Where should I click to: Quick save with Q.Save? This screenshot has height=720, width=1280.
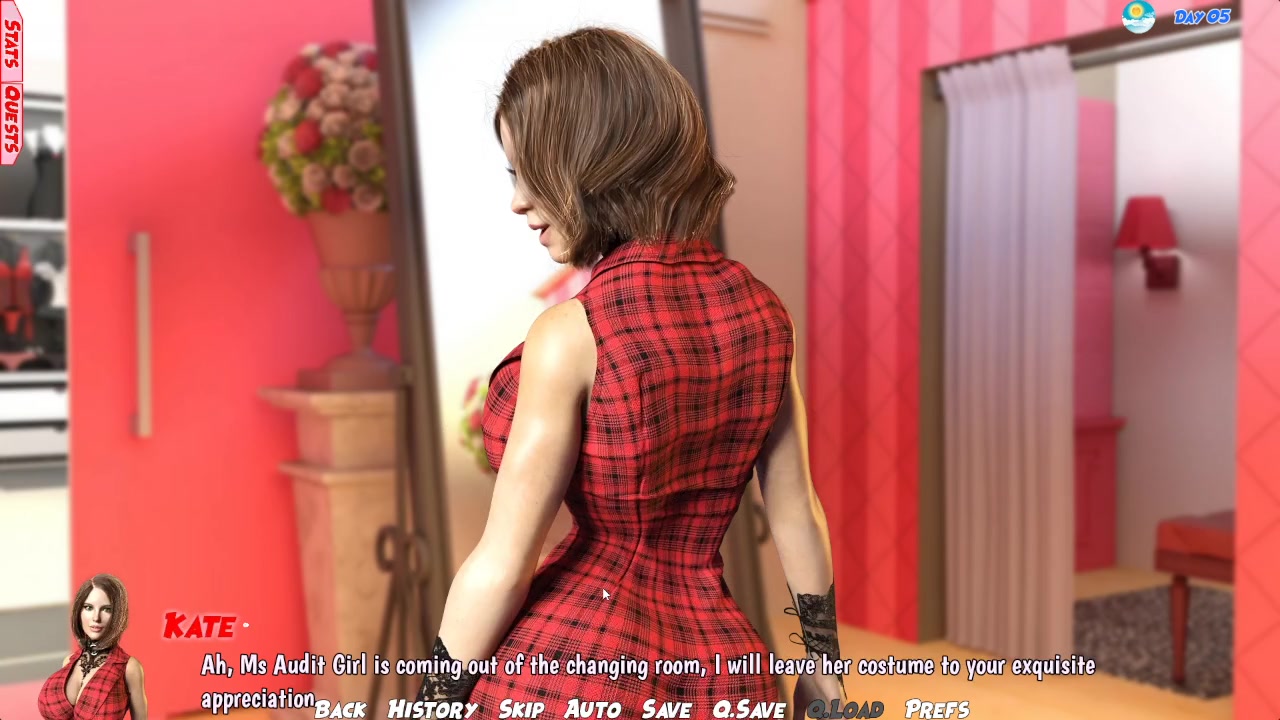pyautogui.click(x=748, y=709)
